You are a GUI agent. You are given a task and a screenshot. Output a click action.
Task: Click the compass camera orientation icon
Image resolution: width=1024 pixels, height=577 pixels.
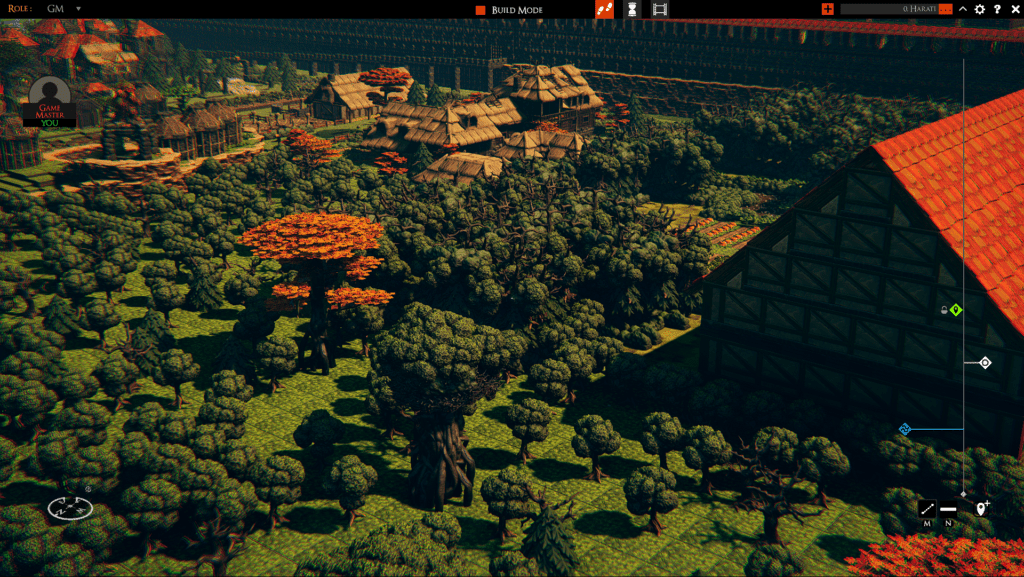[70, 508]
